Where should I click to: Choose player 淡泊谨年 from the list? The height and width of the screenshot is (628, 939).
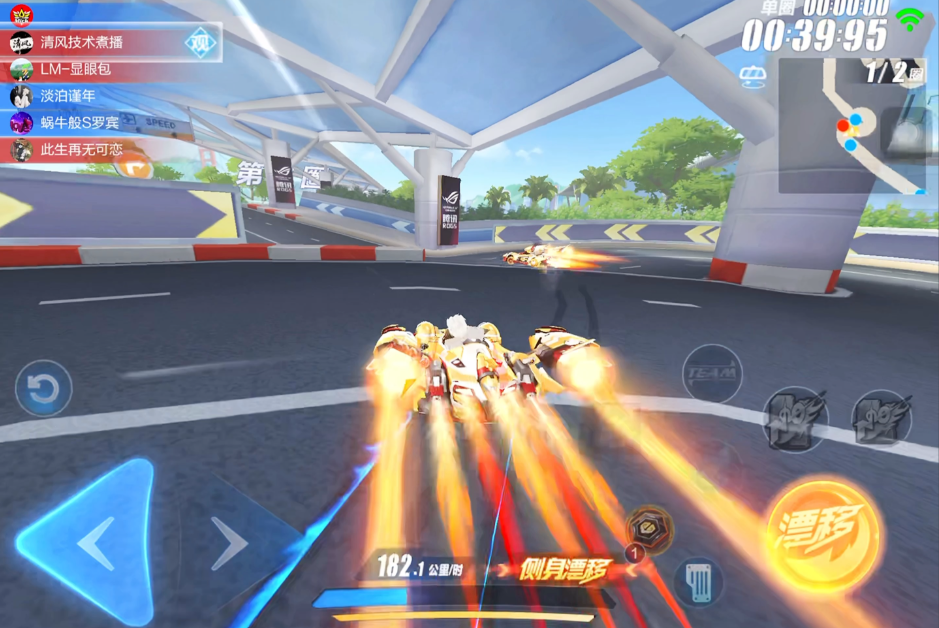point(68,96)
